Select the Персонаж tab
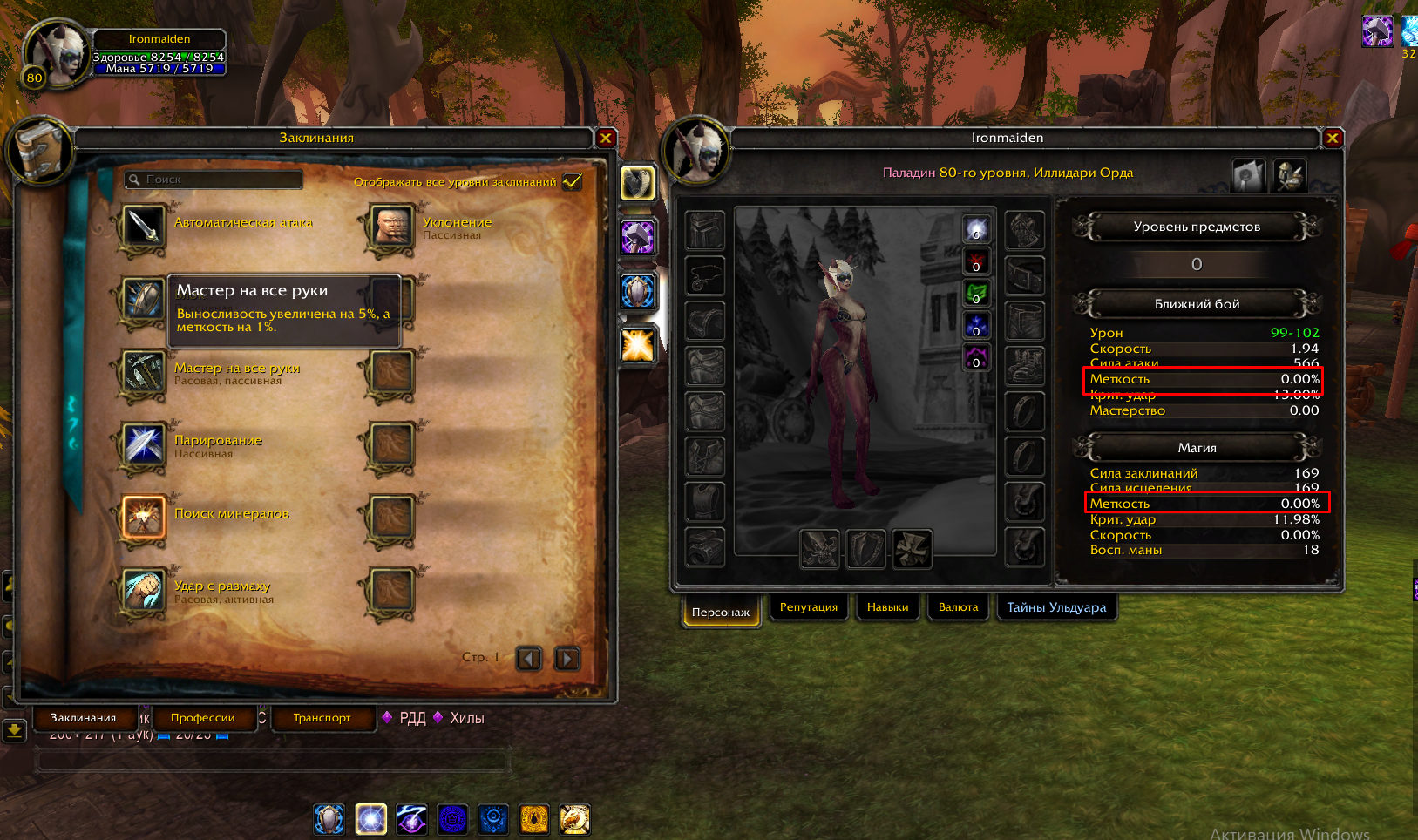 (720, 612)
